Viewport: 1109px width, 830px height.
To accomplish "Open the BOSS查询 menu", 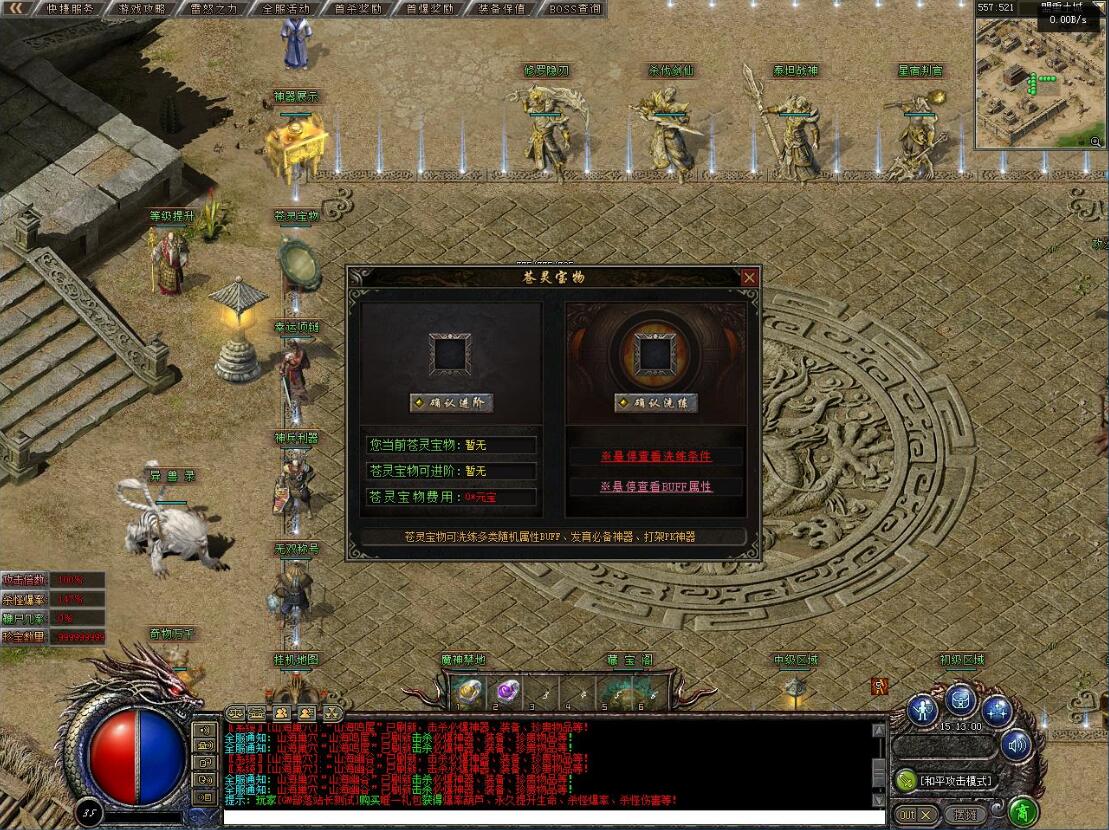I will coord(575,8).
